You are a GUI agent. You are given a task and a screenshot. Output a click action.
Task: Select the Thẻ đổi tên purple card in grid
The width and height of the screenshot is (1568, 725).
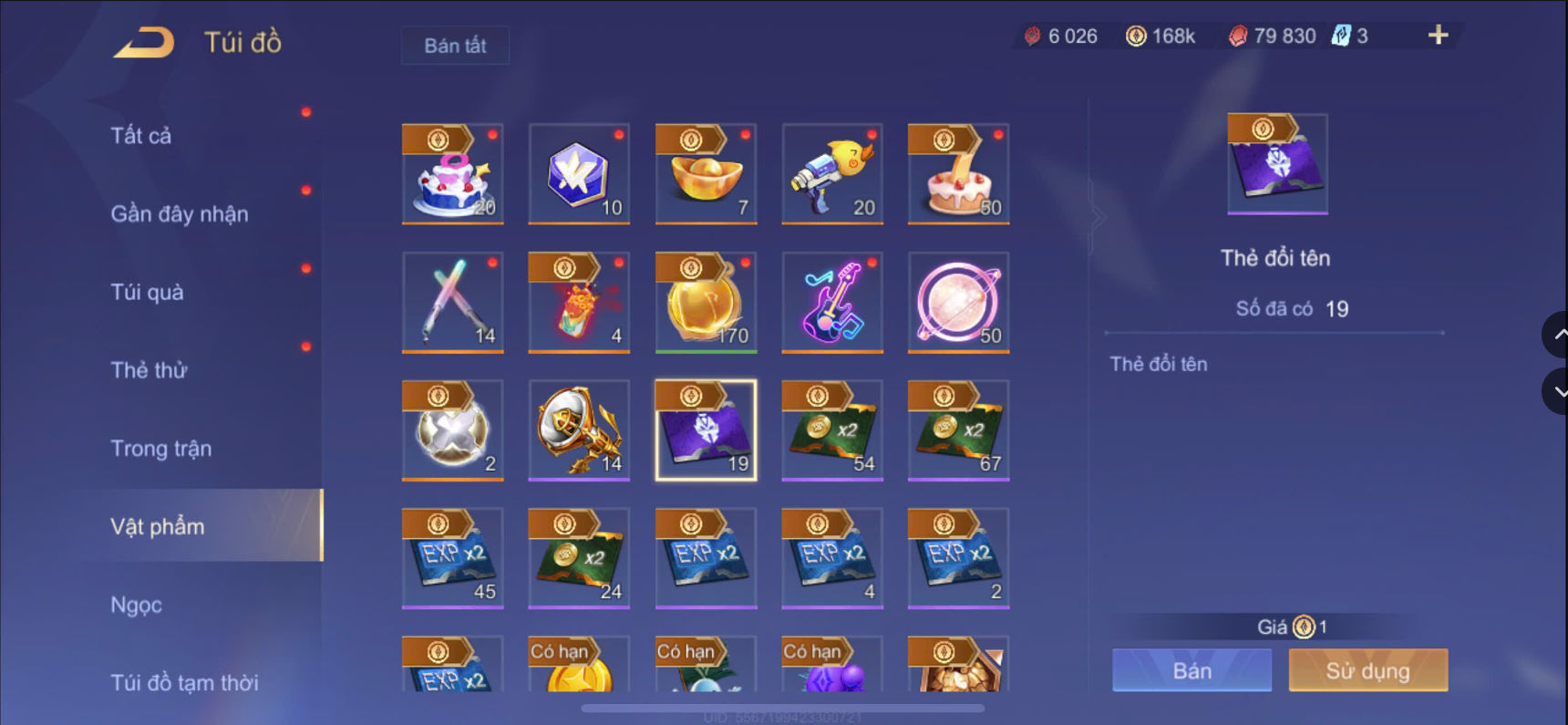(707, 429)
